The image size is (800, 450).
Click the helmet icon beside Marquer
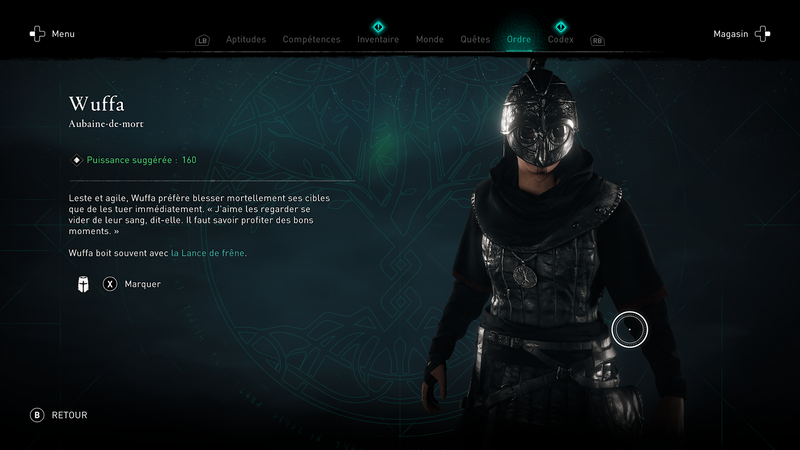(x=83, y=284)
